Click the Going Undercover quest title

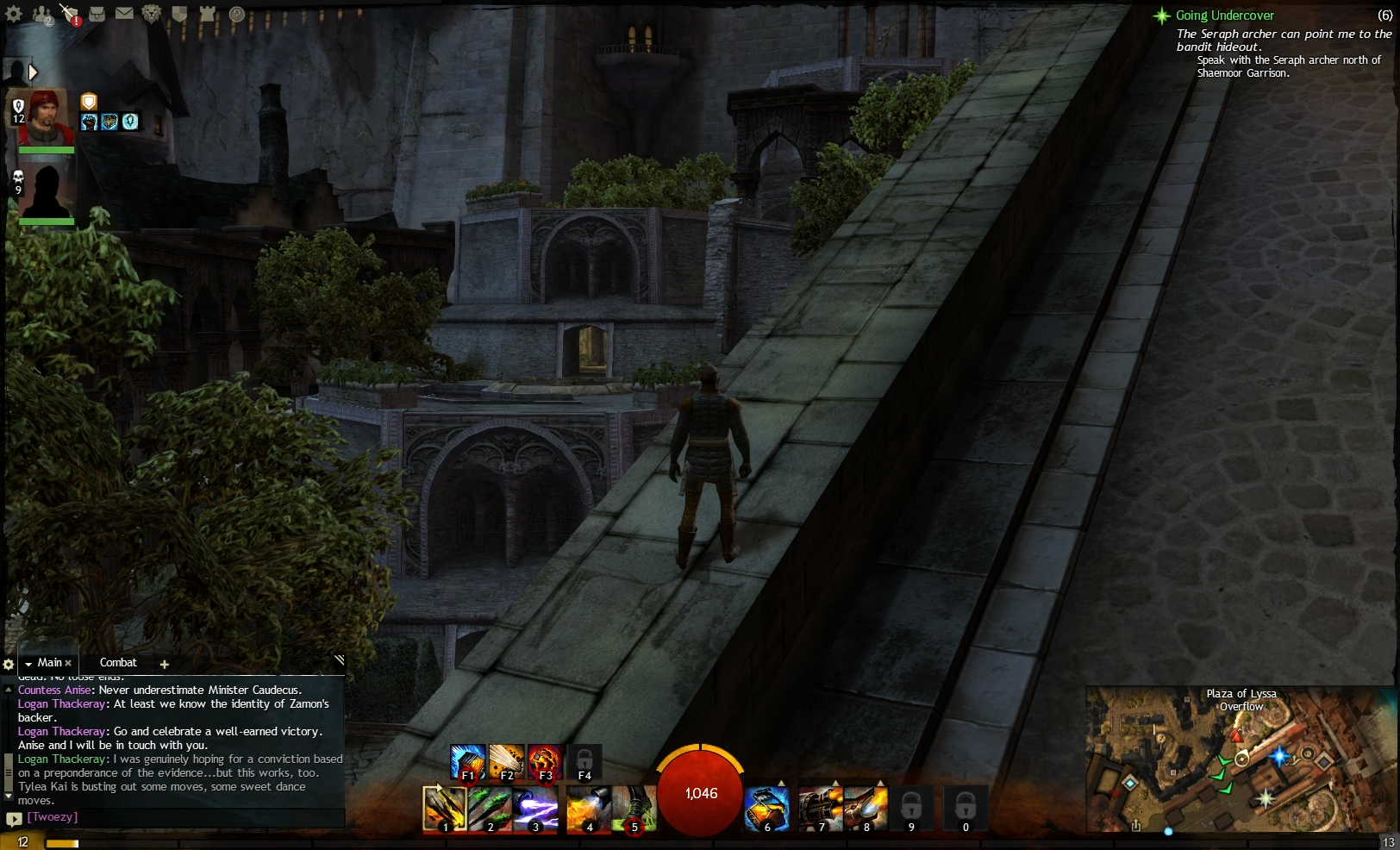tap(1225, 15)
